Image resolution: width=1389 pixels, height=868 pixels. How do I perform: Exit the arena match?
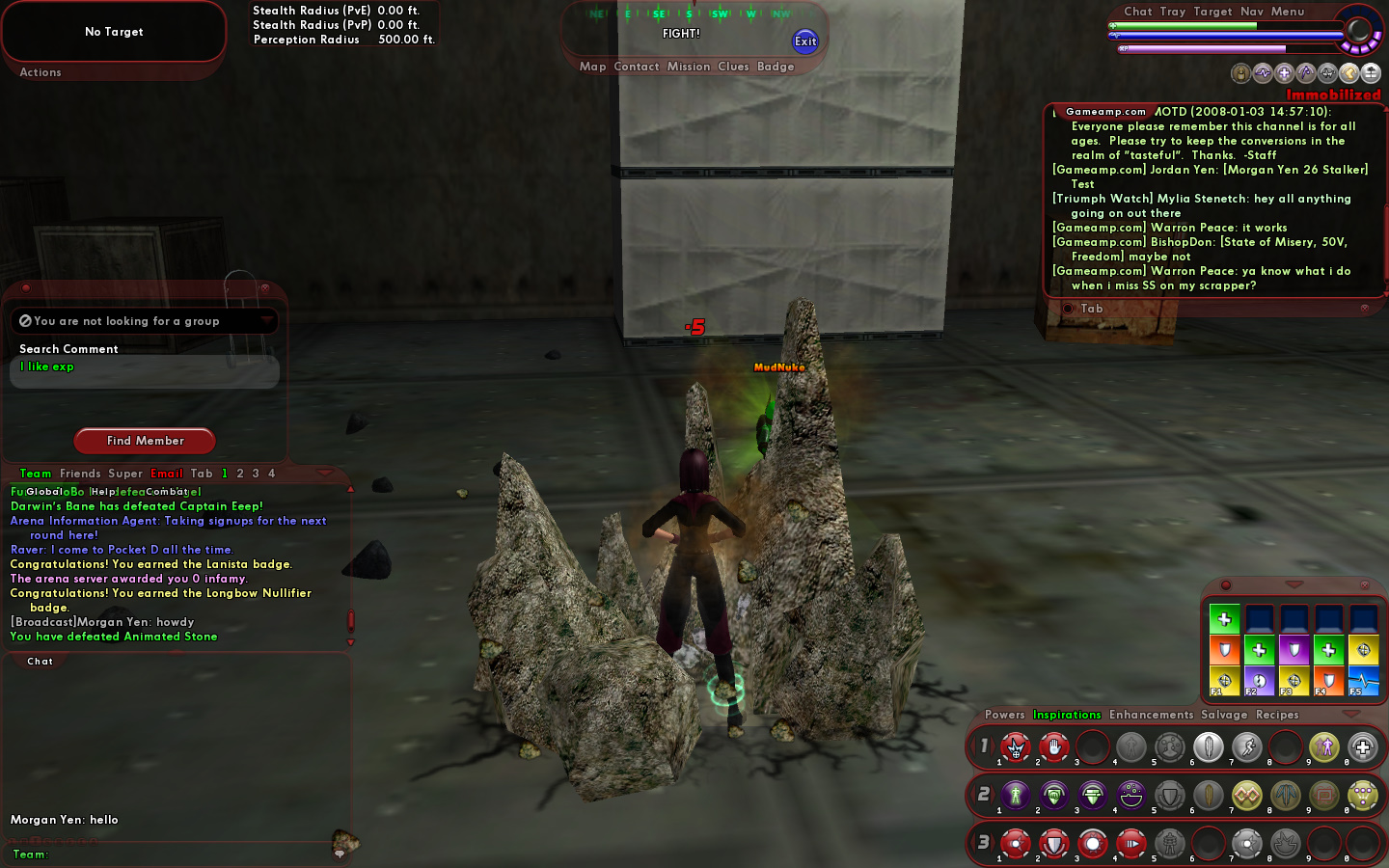click(x=805, y=41)
